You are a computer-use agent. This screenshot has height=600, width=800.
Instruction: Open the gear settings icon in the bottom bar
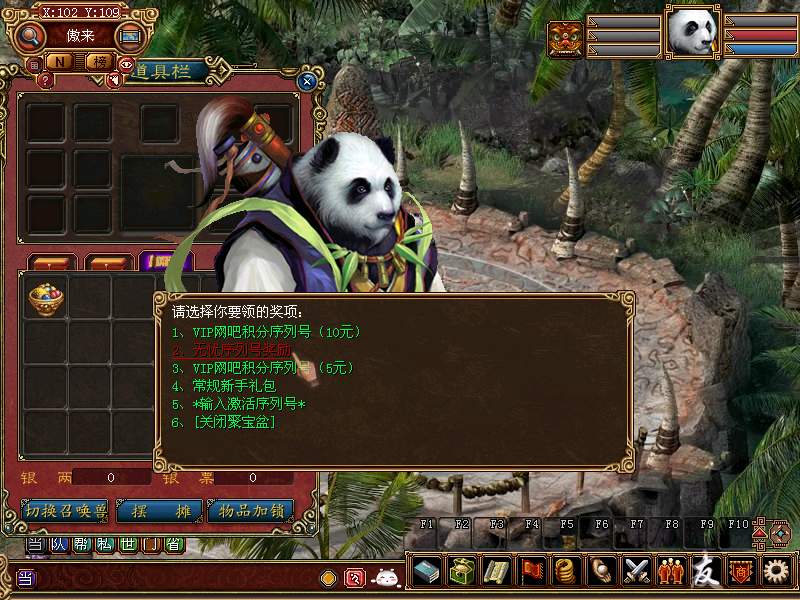(775, 571)
